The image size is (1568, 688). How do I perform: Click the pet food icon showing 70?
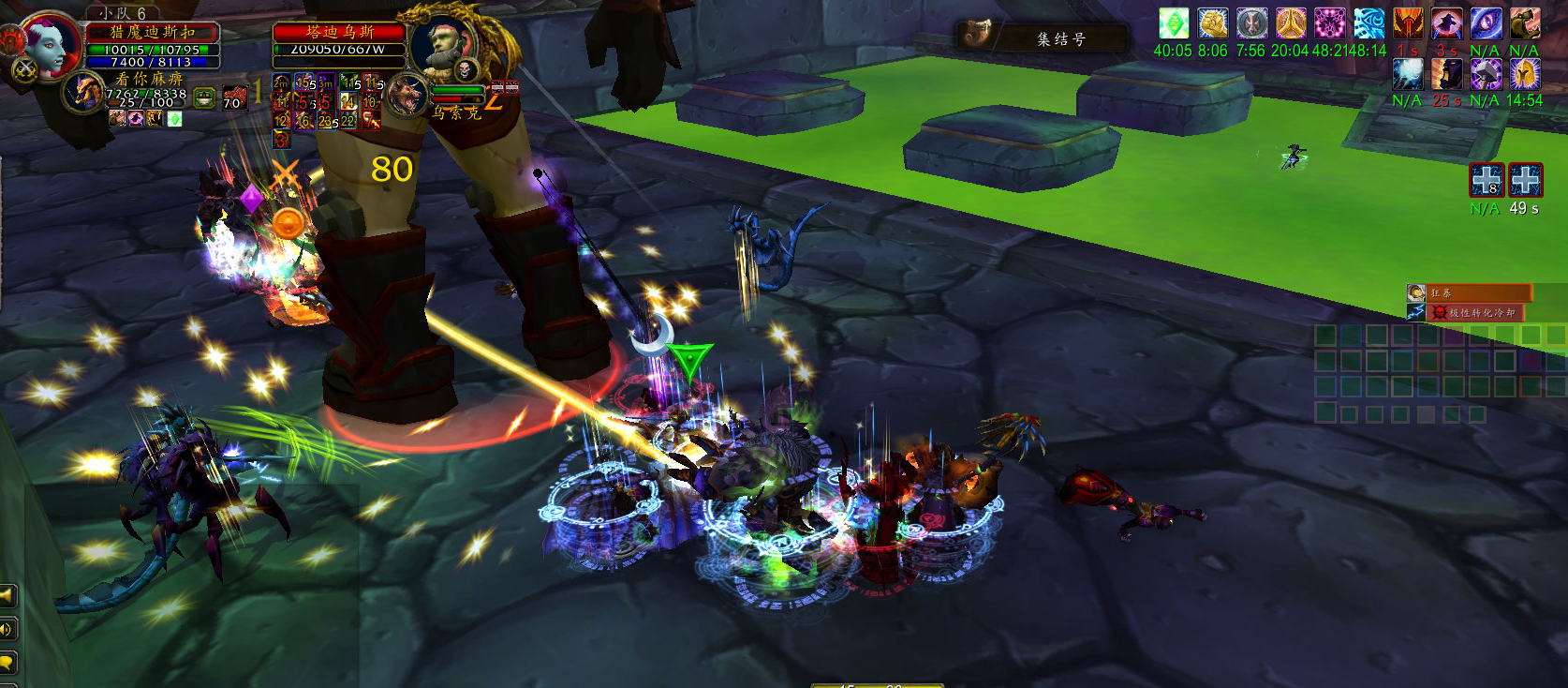click(234, 97)
